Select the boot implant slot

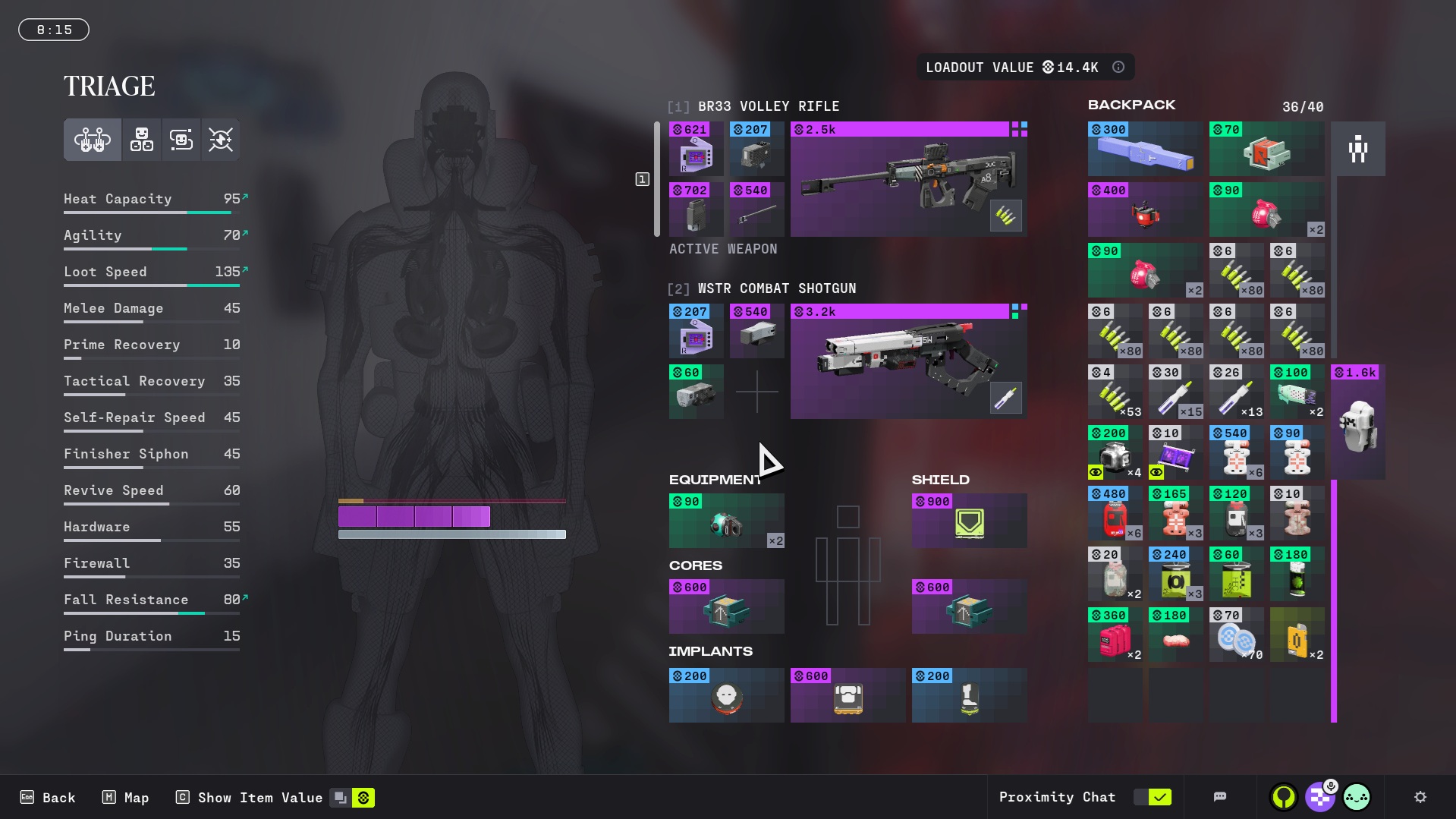969,695
